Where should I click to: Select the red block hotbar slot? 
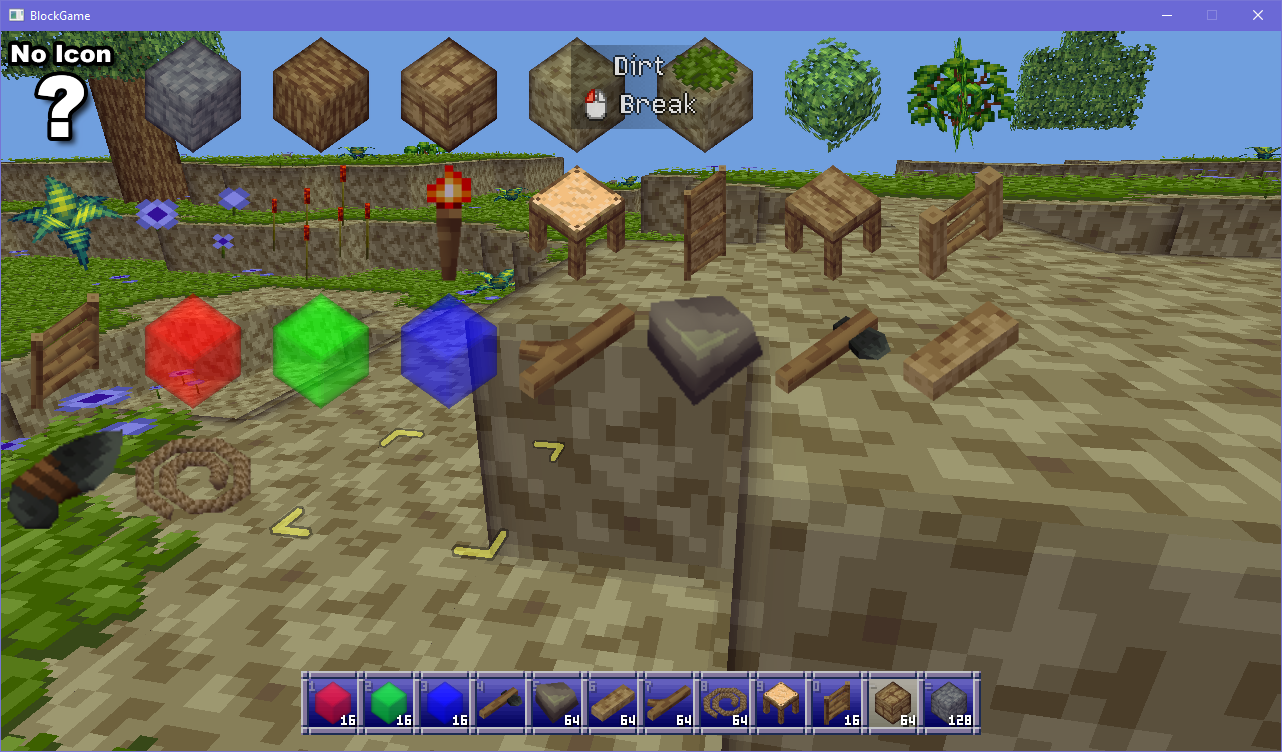331,703
